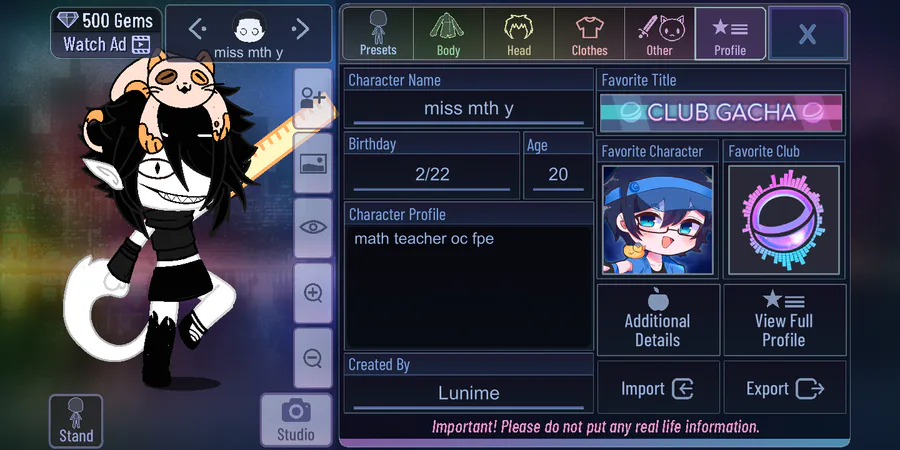Close the profile panel with X
Screen dimensions: 900x450
pyautogui.click(x=807, y=34)
